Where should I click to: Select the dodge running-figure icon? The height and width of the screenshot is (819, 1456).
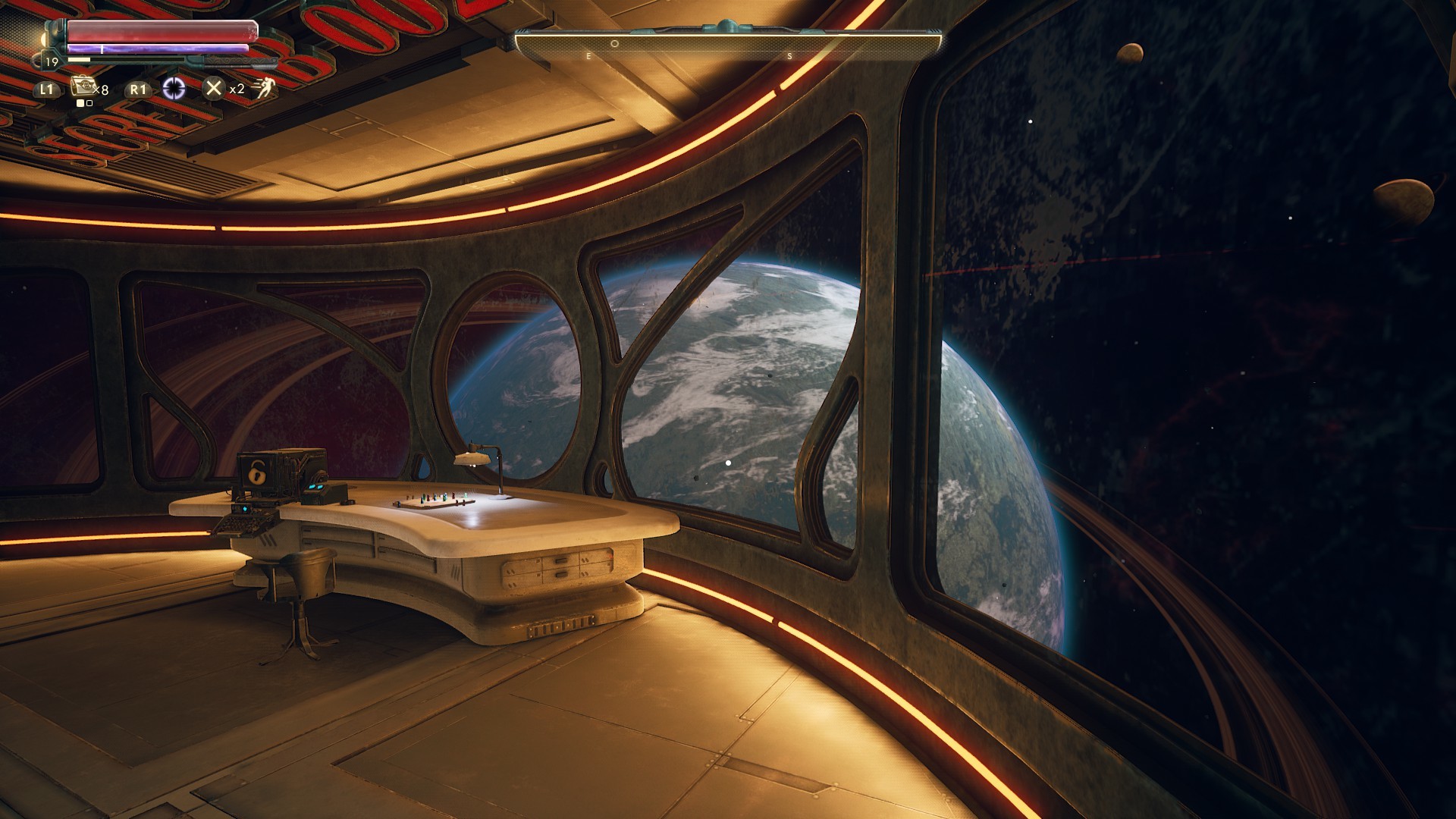pos(262,89)
